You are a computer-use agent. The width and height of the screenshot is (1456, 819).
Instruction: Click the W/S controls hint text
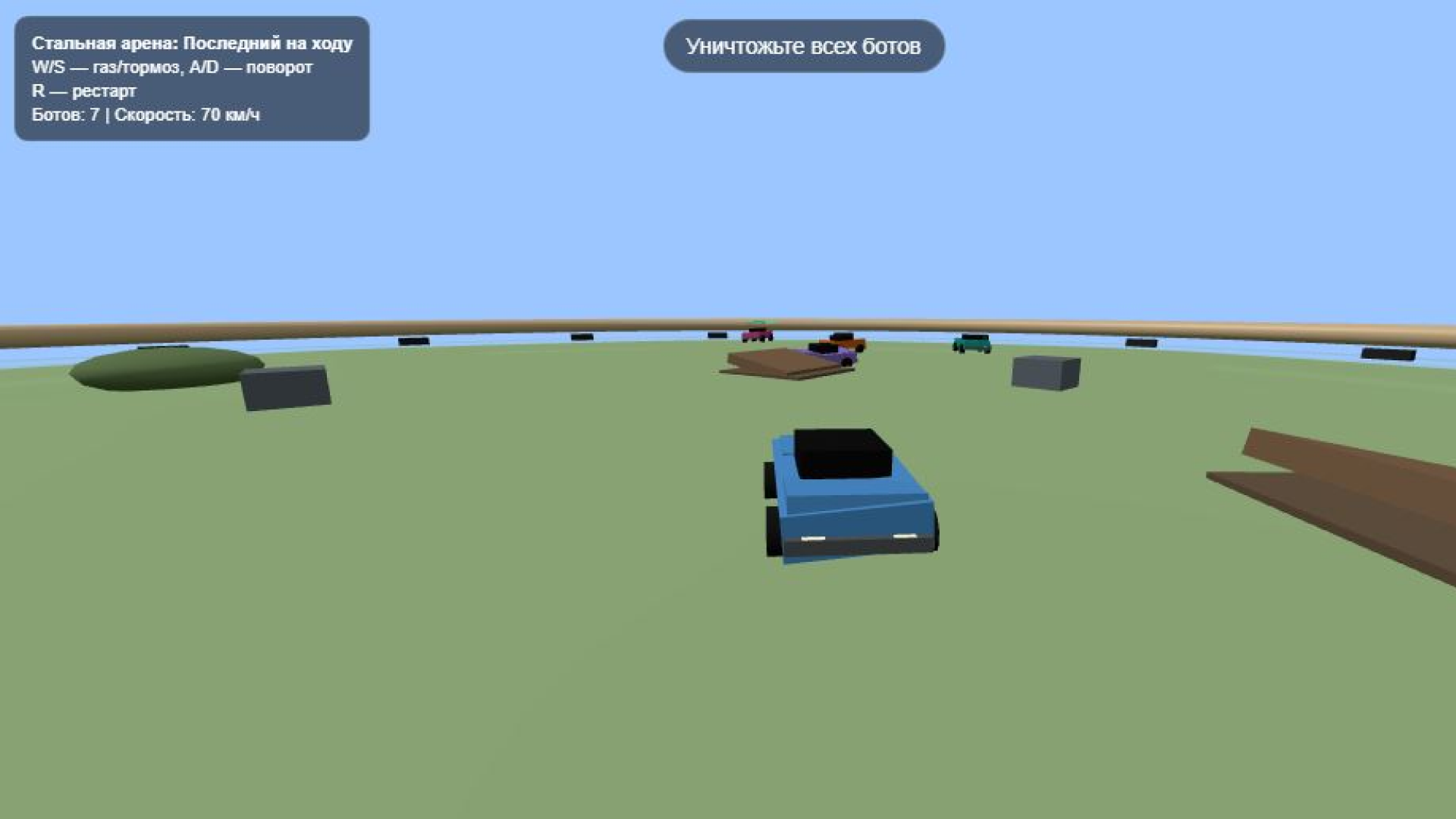pyautogui.click(x=171, y=67)
